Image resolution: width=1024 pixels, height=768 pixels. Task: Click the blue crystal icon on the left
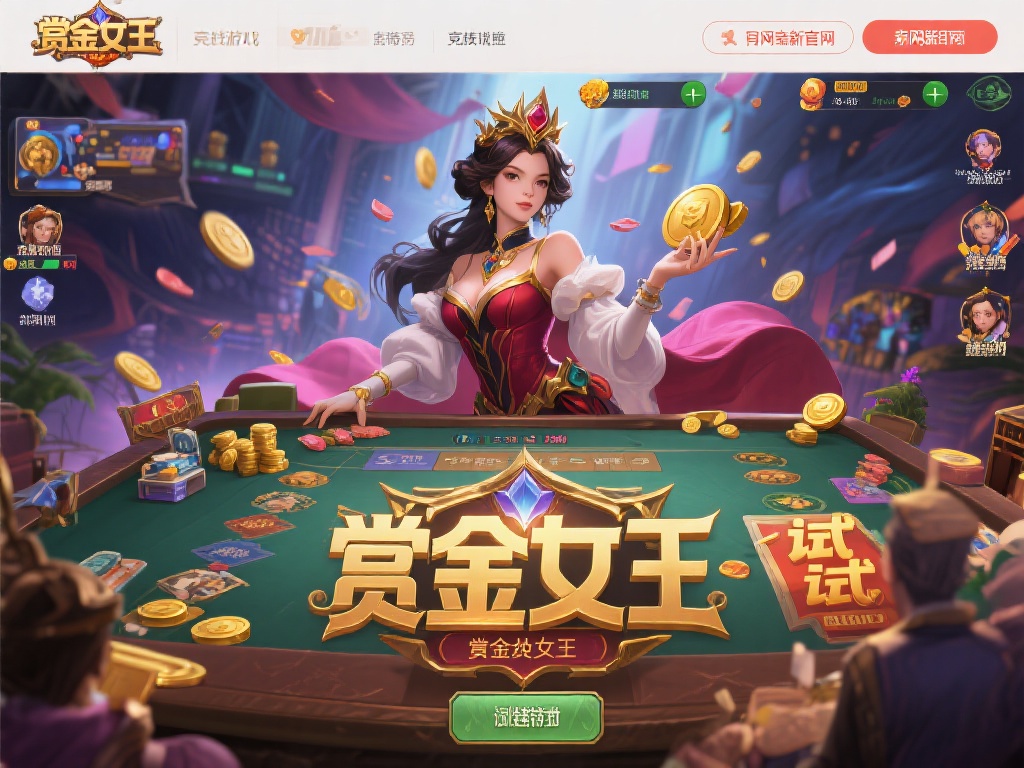coord(38,294)
